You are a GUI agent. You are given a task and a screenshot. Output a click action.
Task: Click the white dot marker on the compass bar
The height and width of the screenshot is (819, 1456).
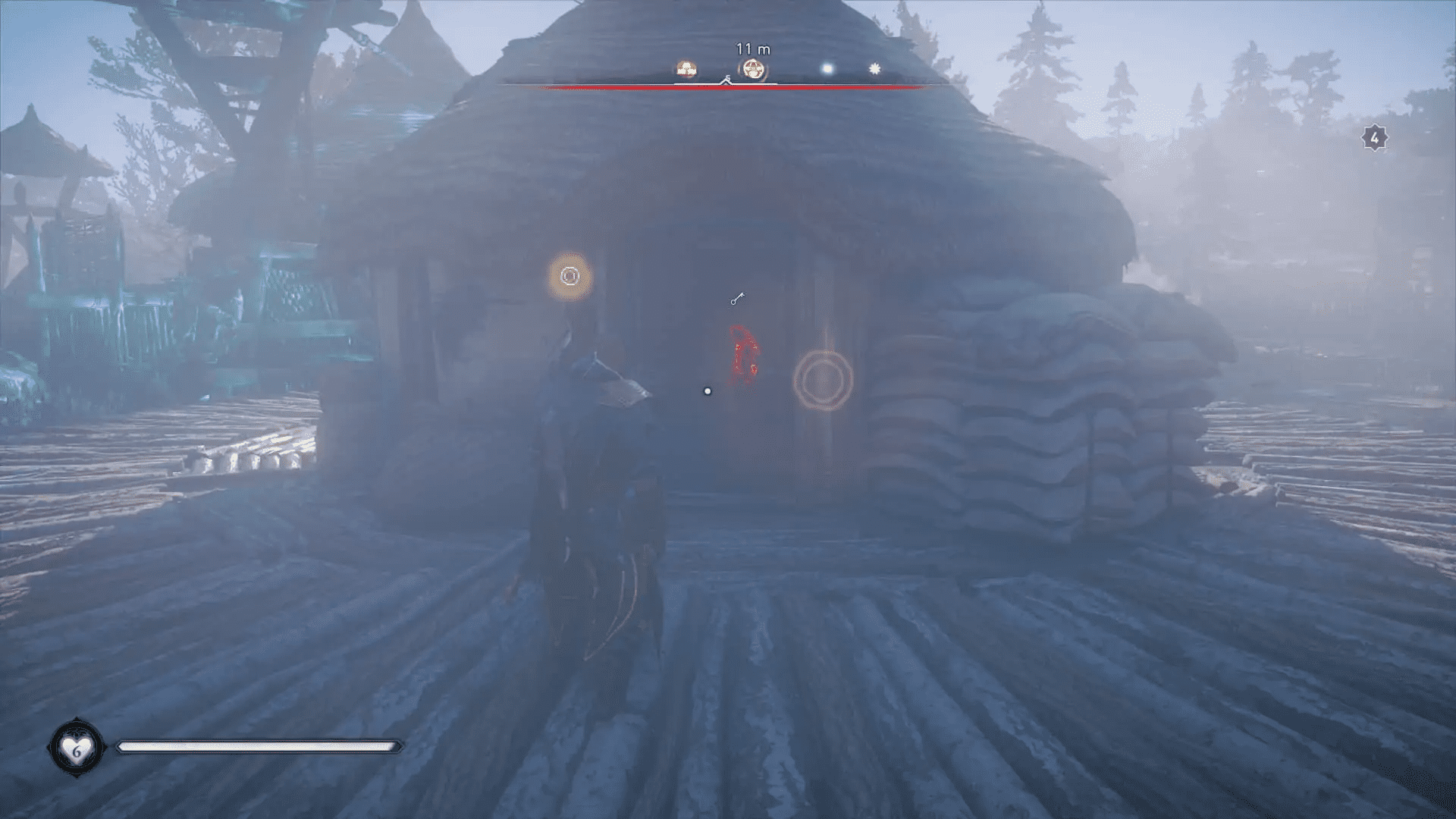click(828, 68)
